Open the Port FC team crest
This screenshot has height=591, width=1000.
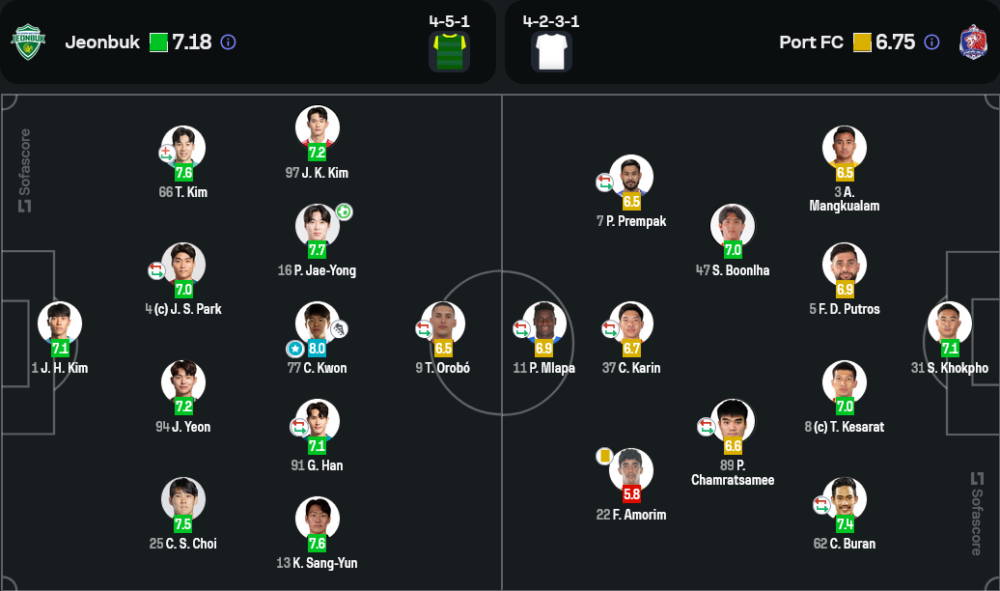(x=972, y=42)
